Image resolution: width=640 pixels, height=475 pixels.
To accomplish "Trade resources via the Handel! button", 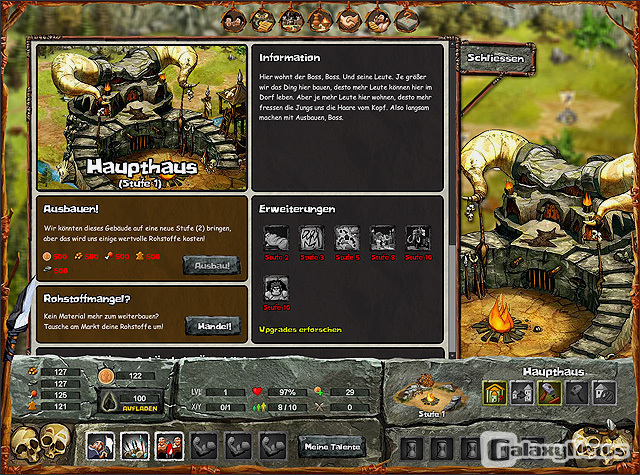I will 211,326.
